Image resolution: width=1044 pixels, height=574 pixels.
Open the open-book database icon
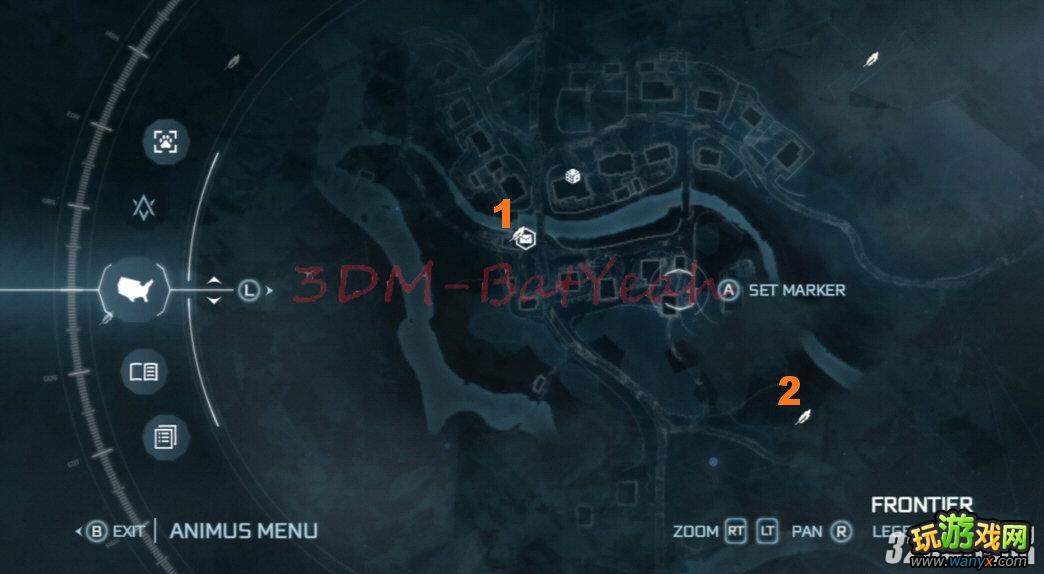click(x=144, y=372)
